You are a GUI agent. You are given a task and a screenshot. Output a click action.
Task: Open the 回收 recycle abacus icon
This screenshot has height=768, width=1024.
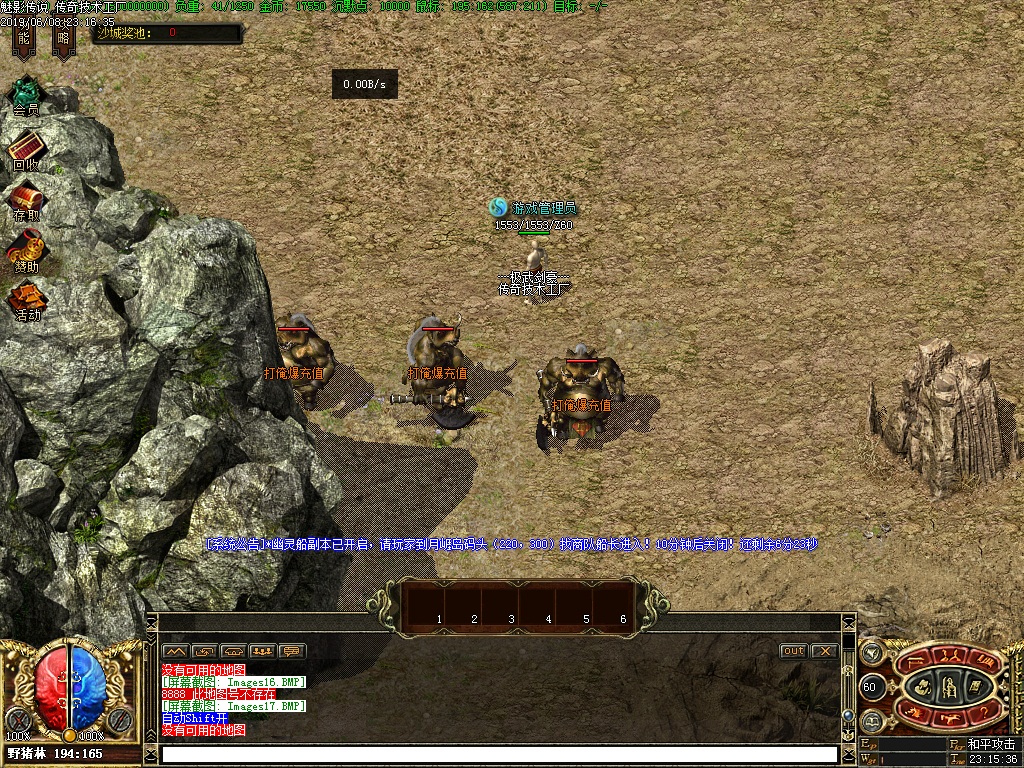click(x=26, y=150)
